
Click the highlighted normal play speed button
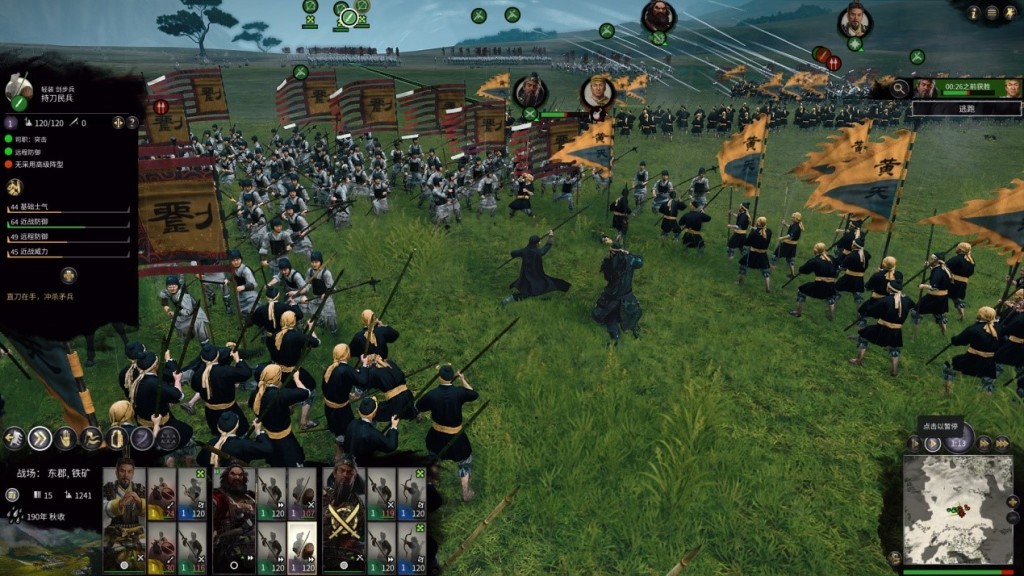point(932,442)
